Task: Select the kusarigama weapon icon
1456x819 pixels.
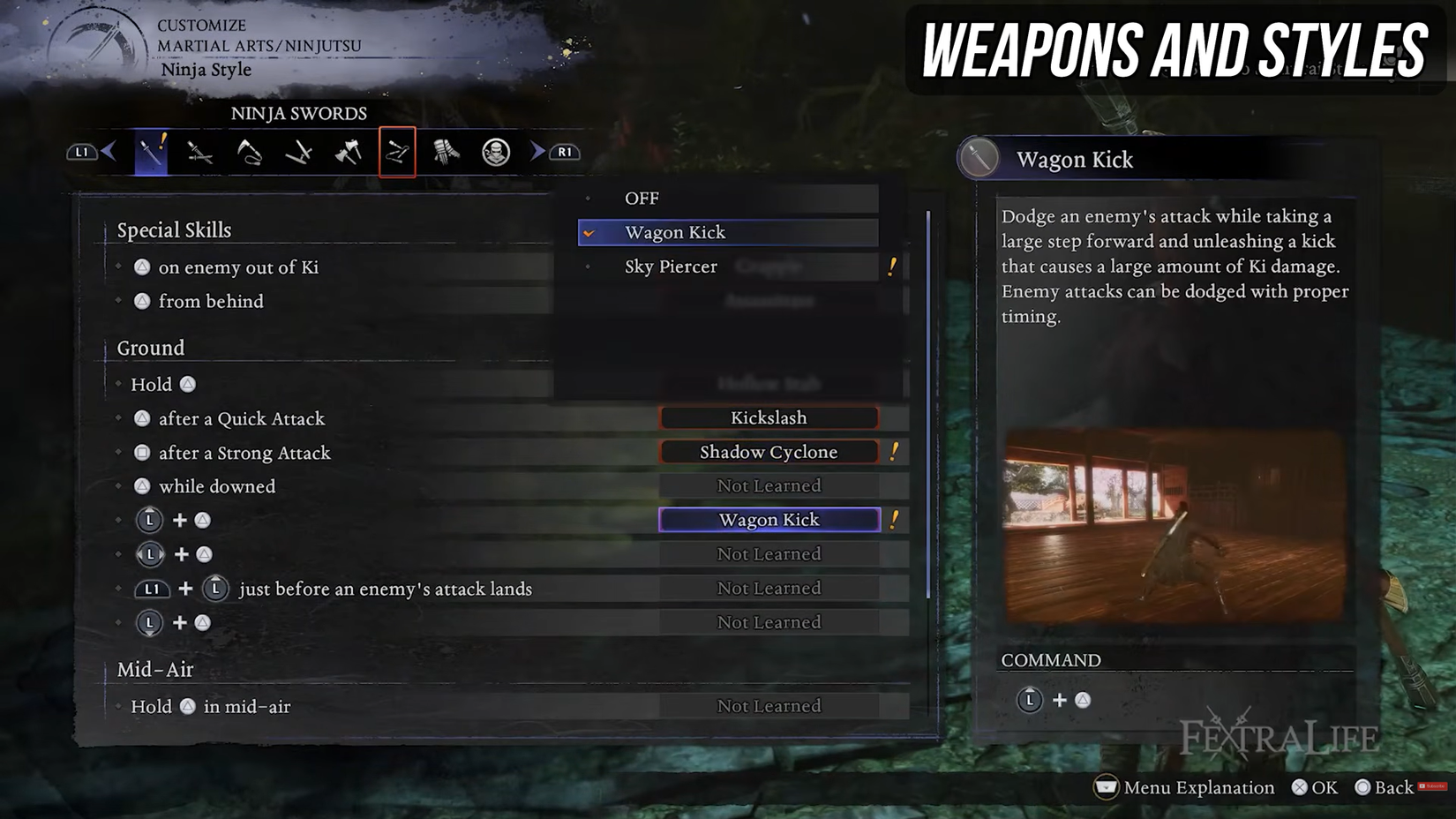Action: click(x=248, y=151)
